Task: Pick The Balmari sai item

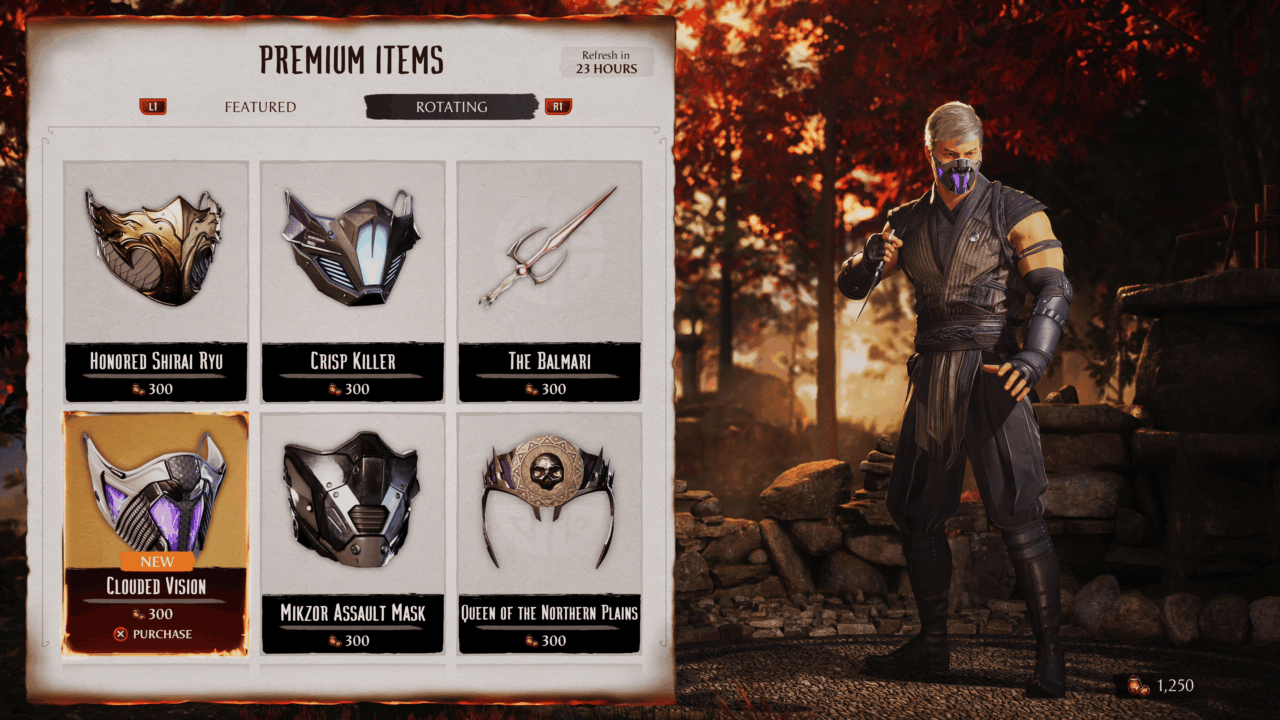Action: (549, 280)
